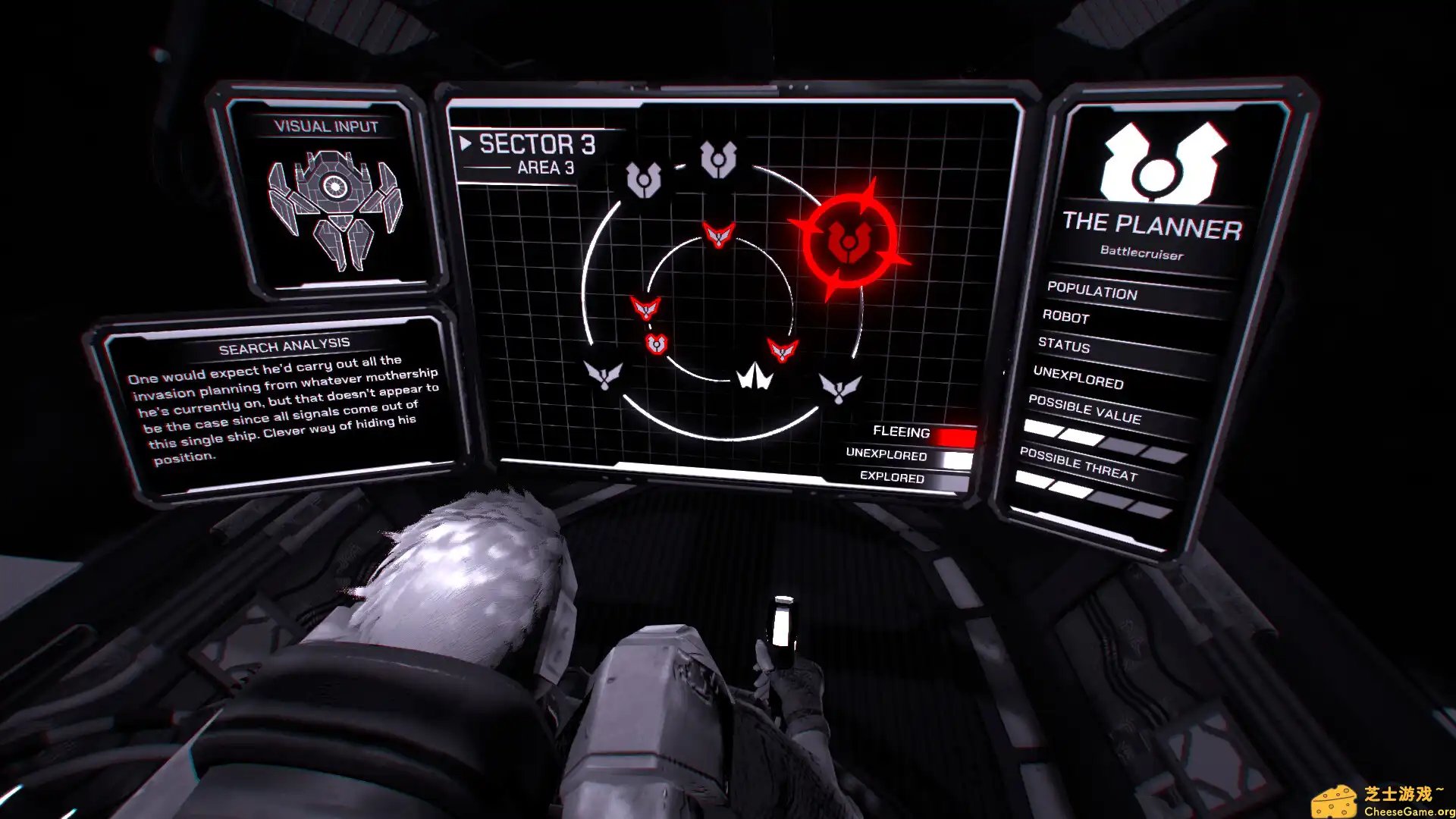
Task: Select the small red-outlined horseshoe ship marker
Action: (656, 344)
